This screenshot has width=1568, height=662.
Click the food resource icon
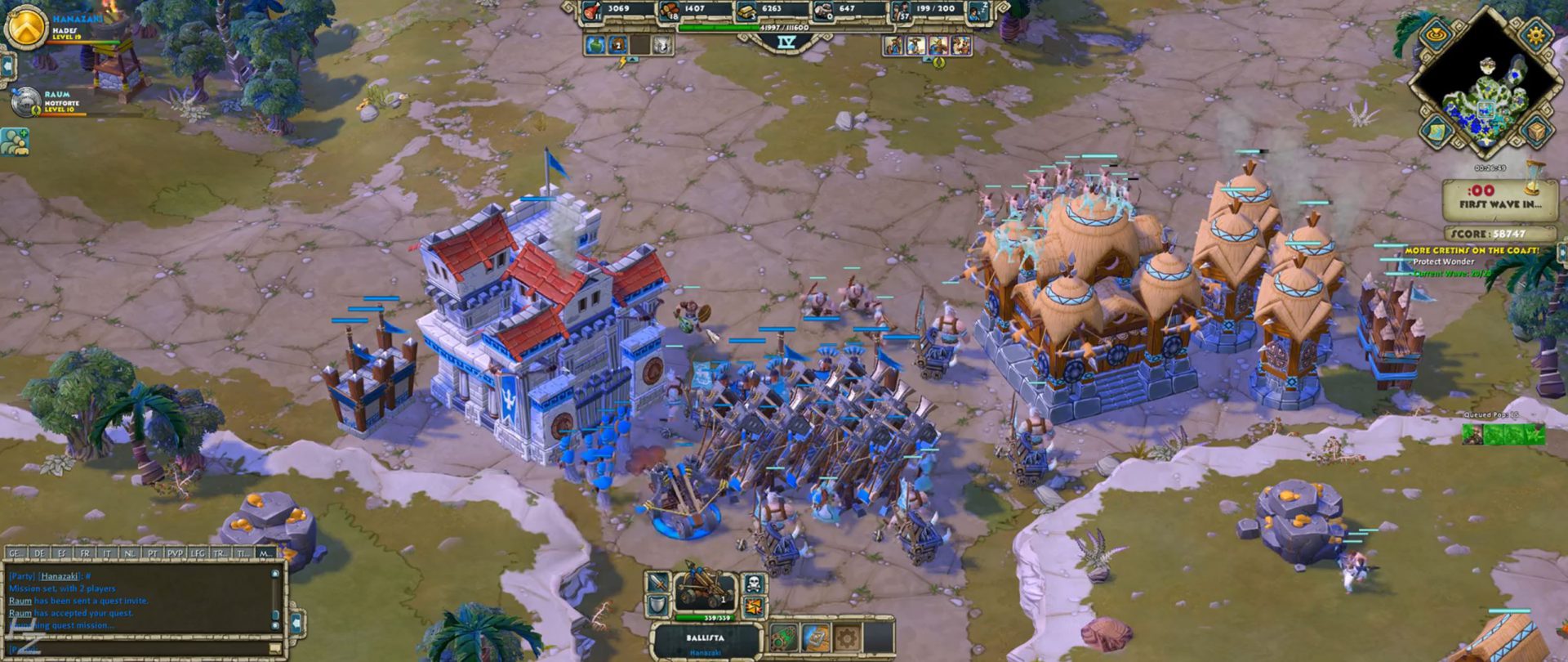click(x=591, y=11)
